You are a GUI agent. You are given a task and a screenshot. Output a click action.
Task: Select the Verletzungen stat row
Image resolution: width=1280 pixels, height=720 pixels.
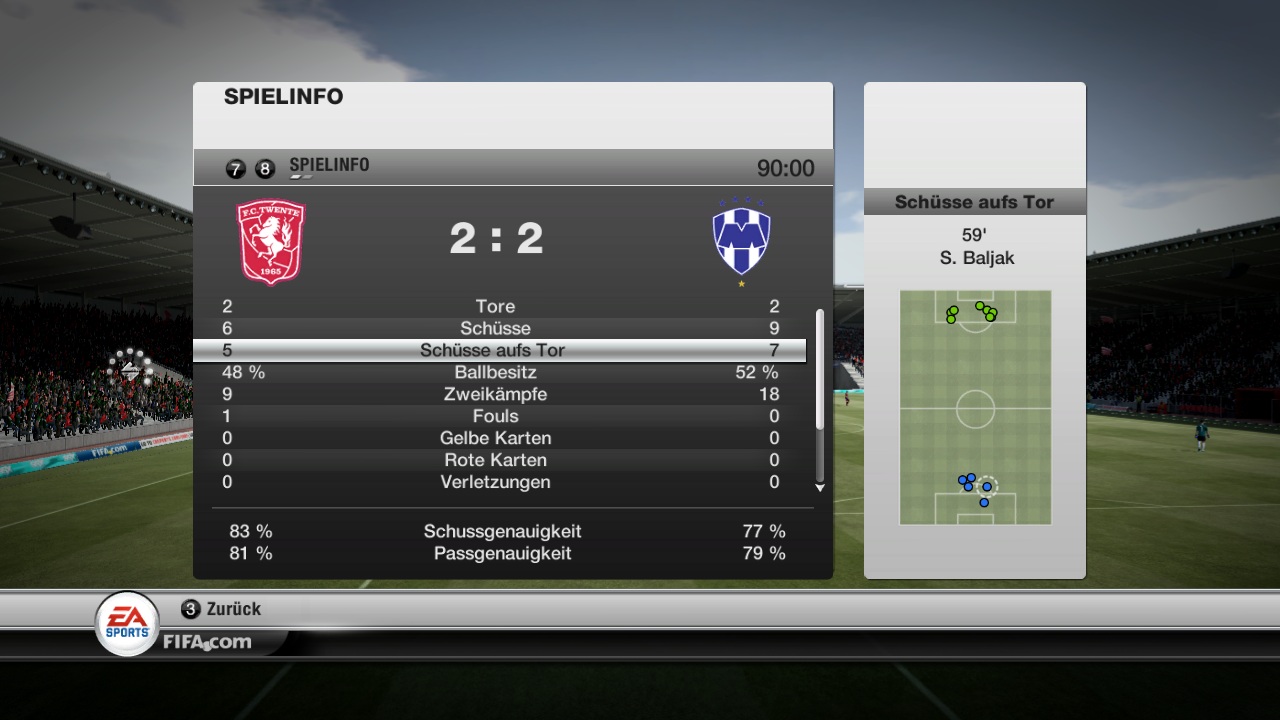coord(496,482)
